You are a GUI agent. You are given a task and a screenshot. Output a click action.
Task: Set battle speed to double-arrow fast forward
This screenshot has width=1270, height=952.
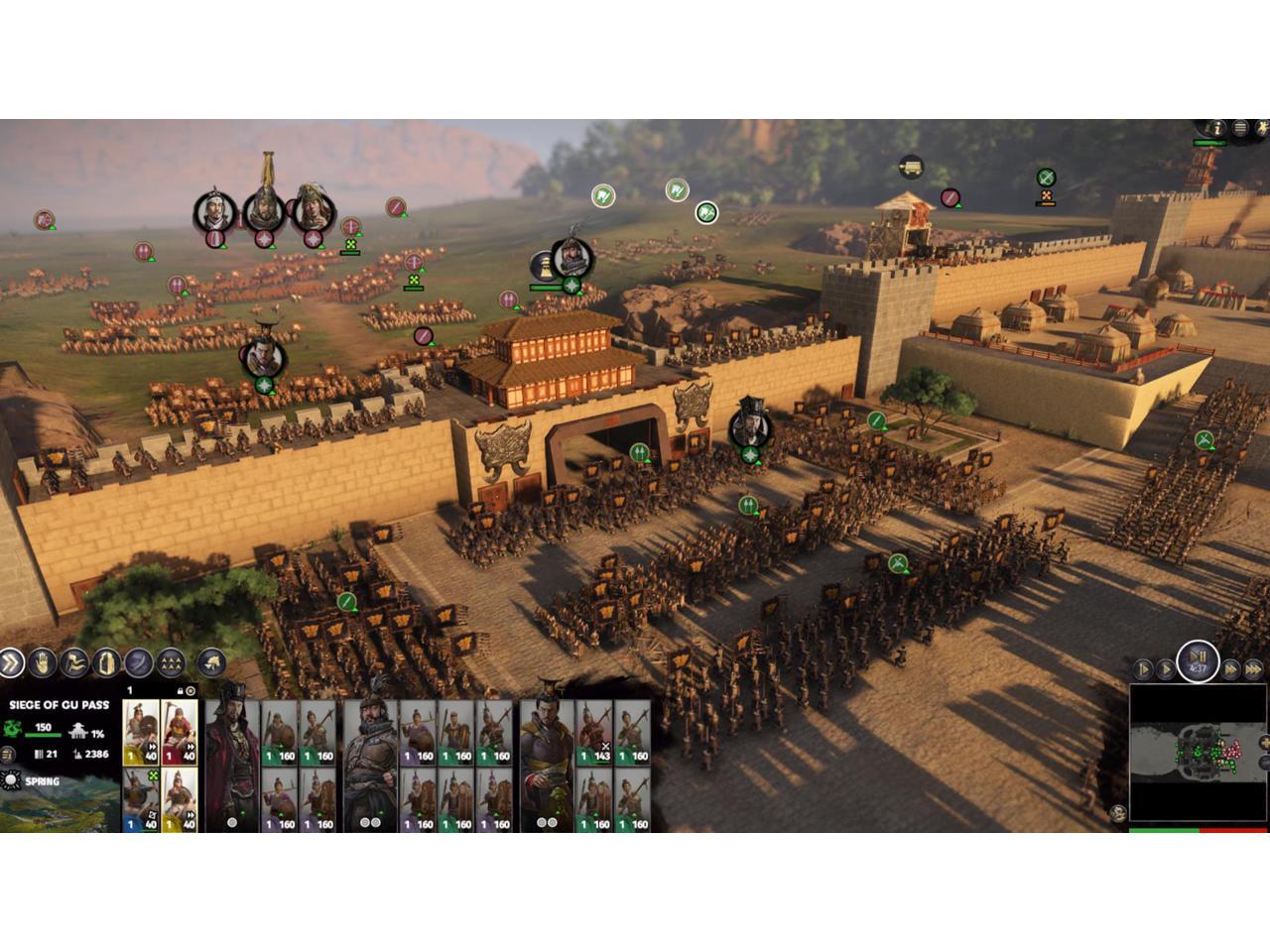[x=1231, y=670]
